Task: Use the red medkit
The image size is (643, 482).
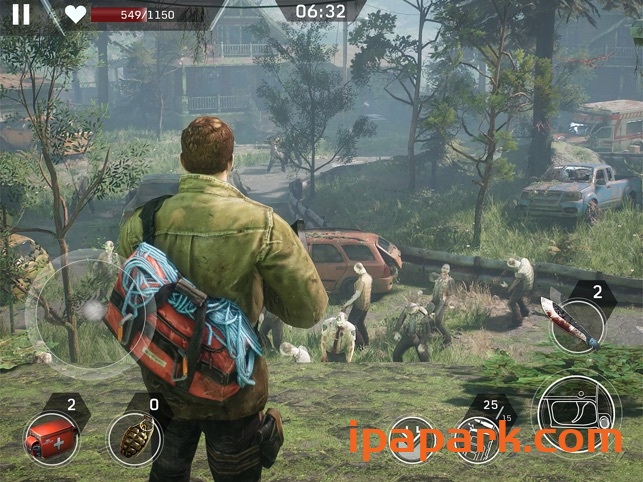Action: [x=50, y=439]
